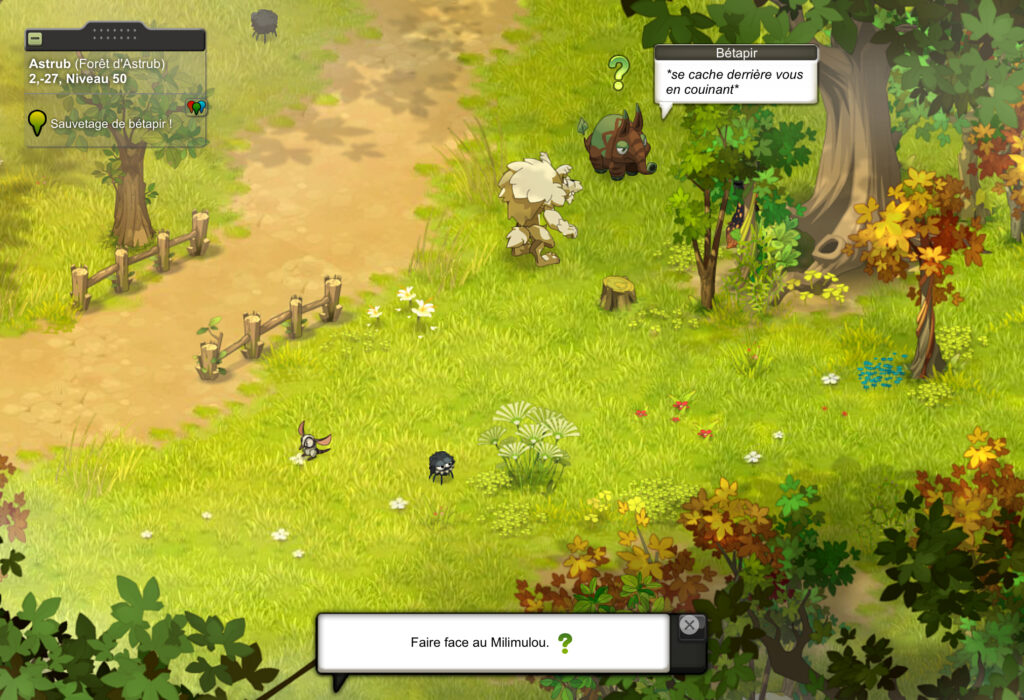Choose the "Faire face au Milimulou" reply
1024x700 pixels.
480,643
